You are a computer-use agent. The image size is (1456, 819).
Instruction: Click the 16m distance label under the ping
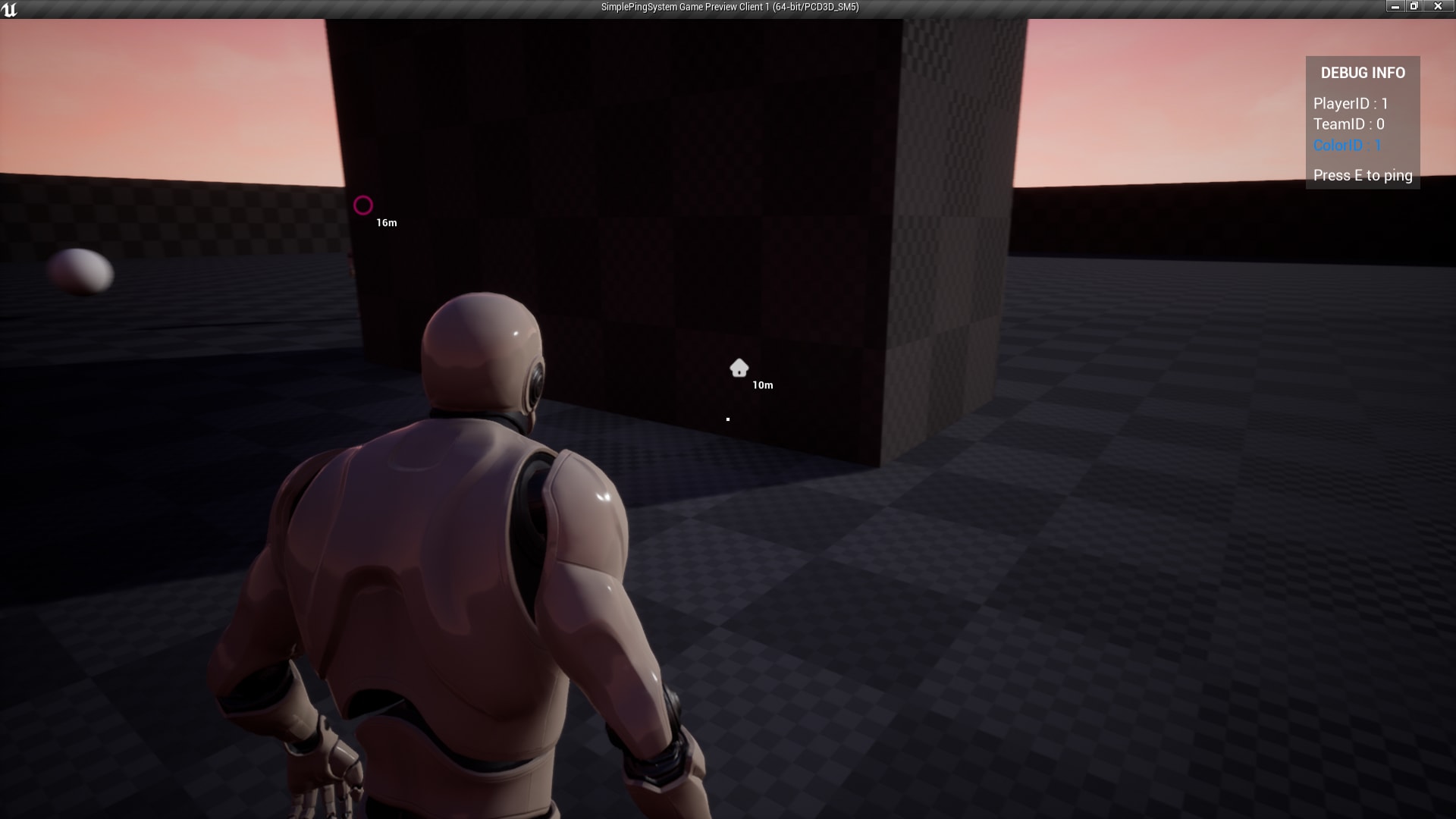[385, 222]
